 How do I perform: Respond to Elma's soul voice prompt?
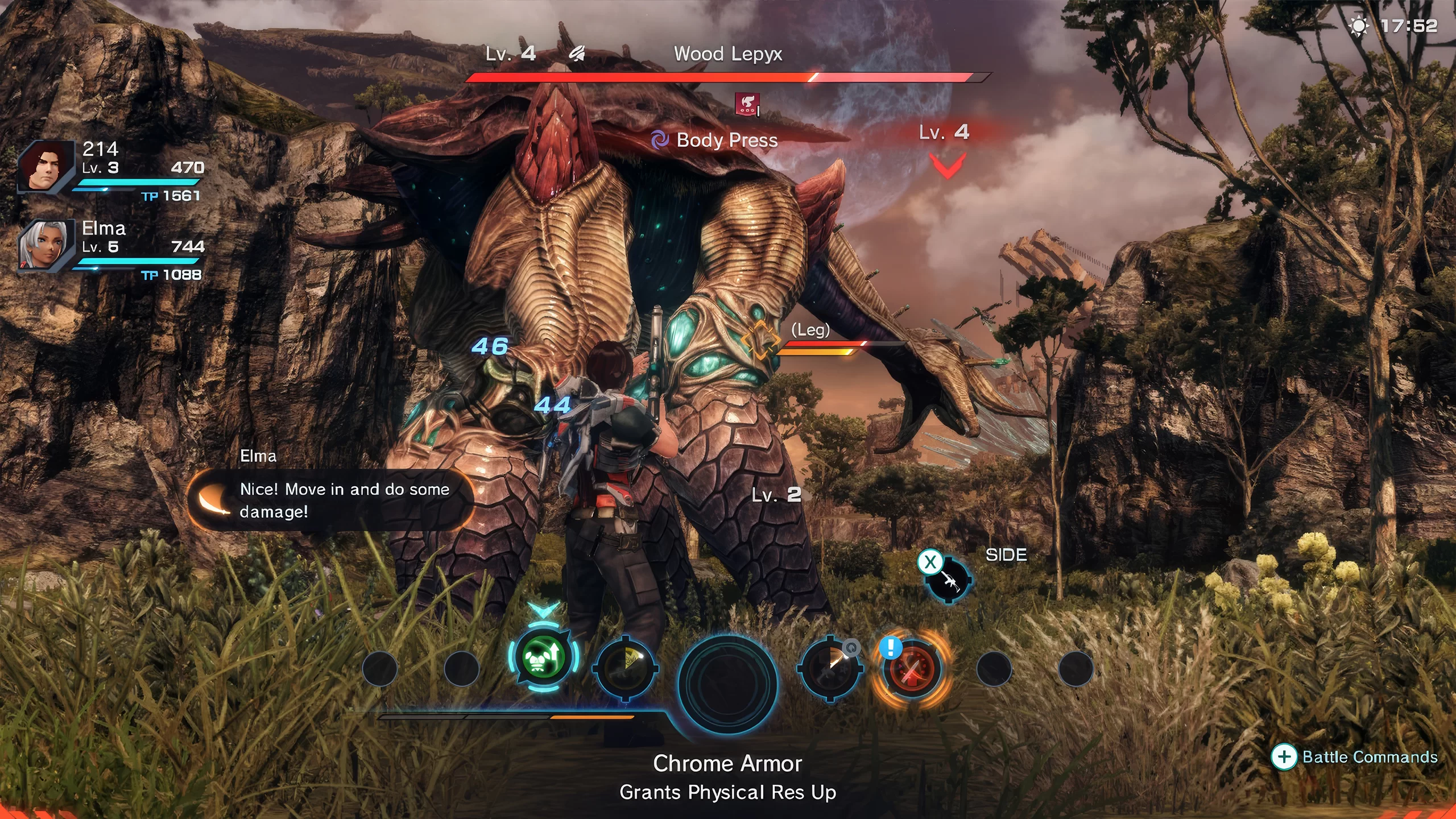[330, 500]
